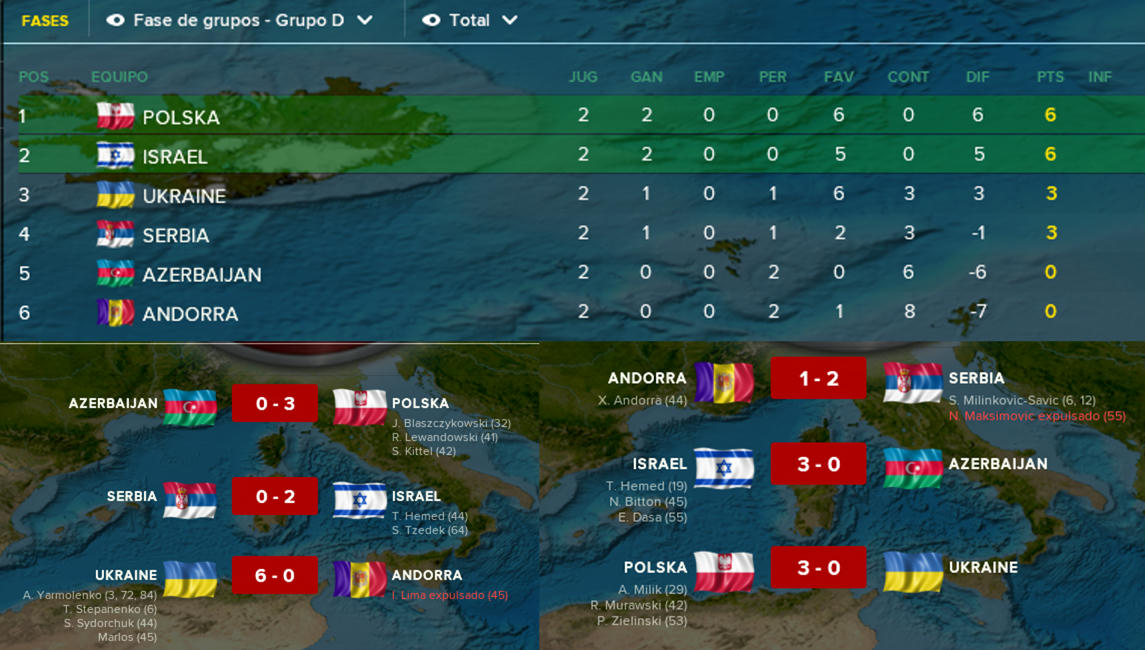Open the Total view dropdown
The width and height of the screenshot is (1145, 650).
(471, 20)
